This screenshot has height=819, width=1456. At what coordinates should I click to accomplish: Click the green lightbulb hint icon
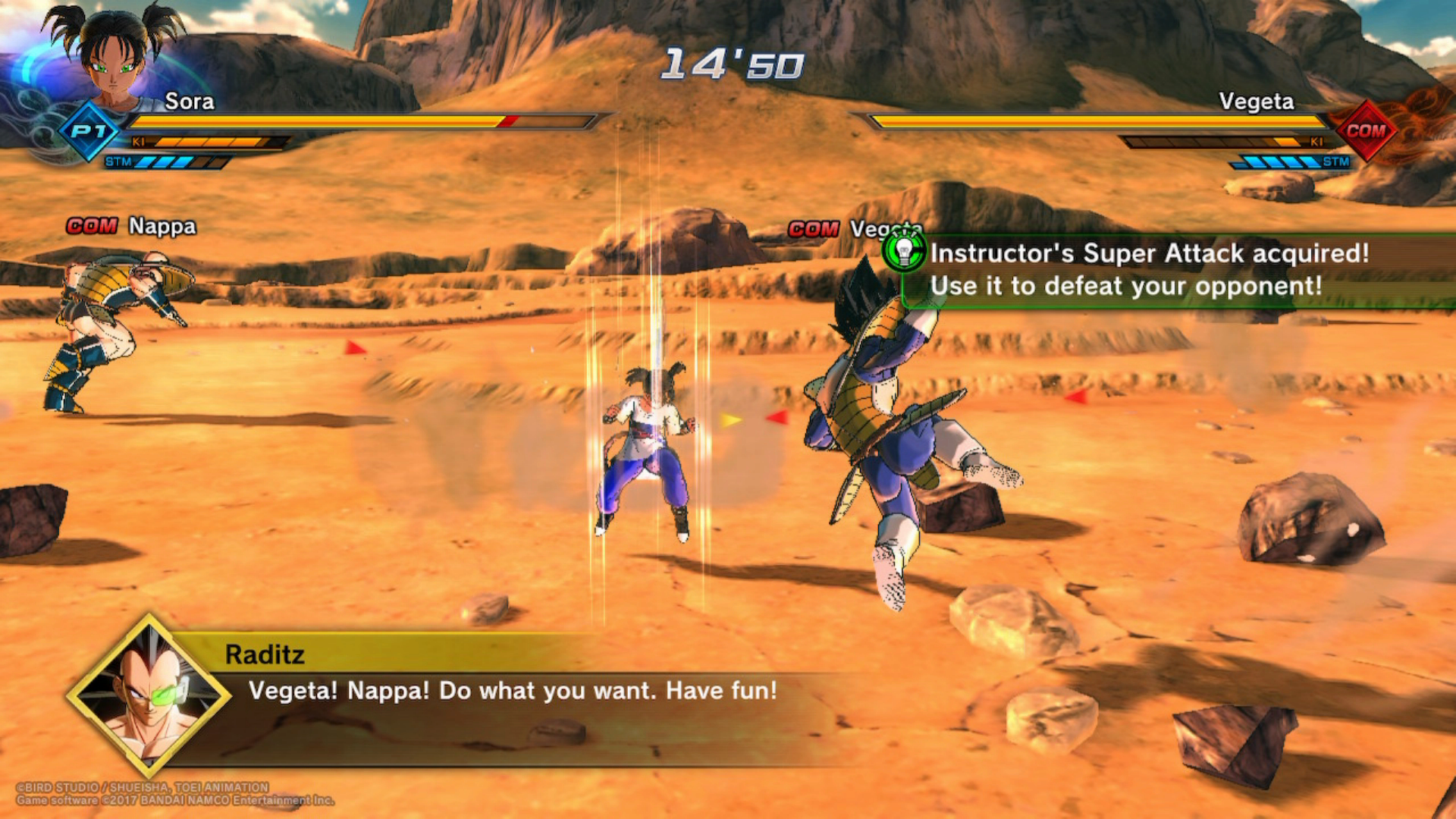[904, 252]
